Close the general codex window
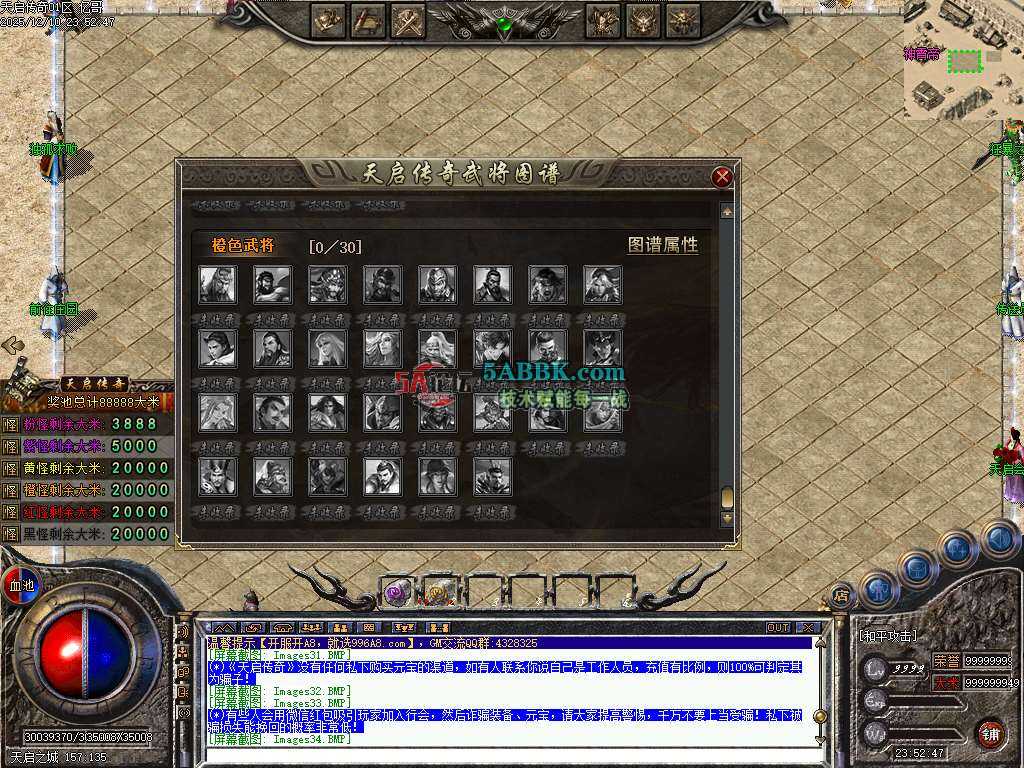This screenshot has width=1024, height=768. (x=722, y=177)
